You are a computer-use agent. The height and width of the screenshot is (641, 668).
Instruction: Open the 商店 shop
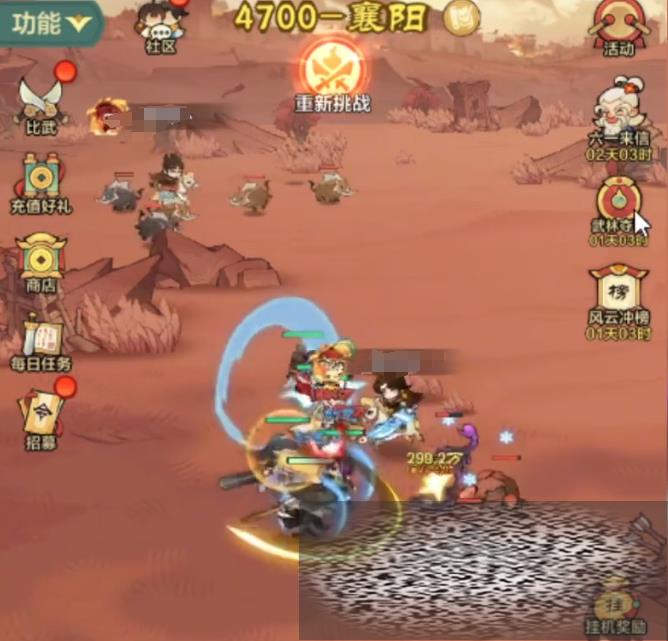click(41, 262)
